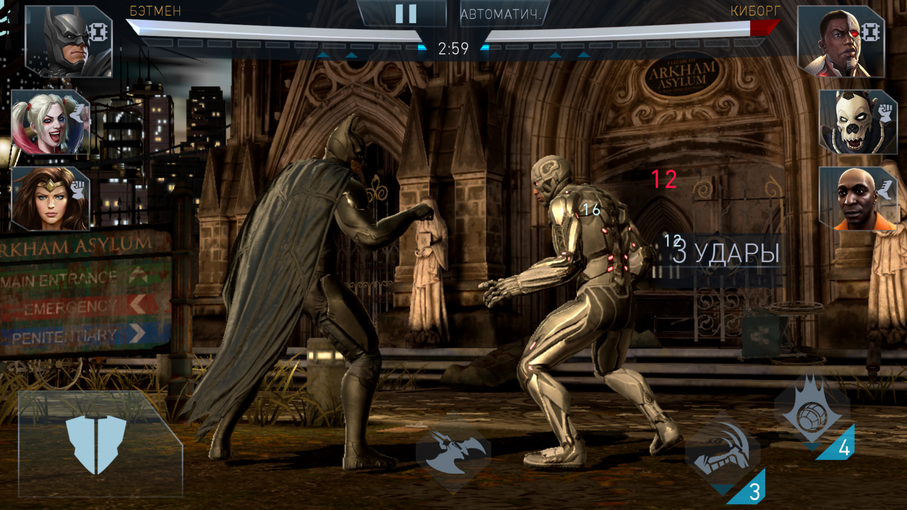Image resolution: width=907 pixels, height=510 pixels.
Task: Pause the fight
Action: (x=405, y=14)
